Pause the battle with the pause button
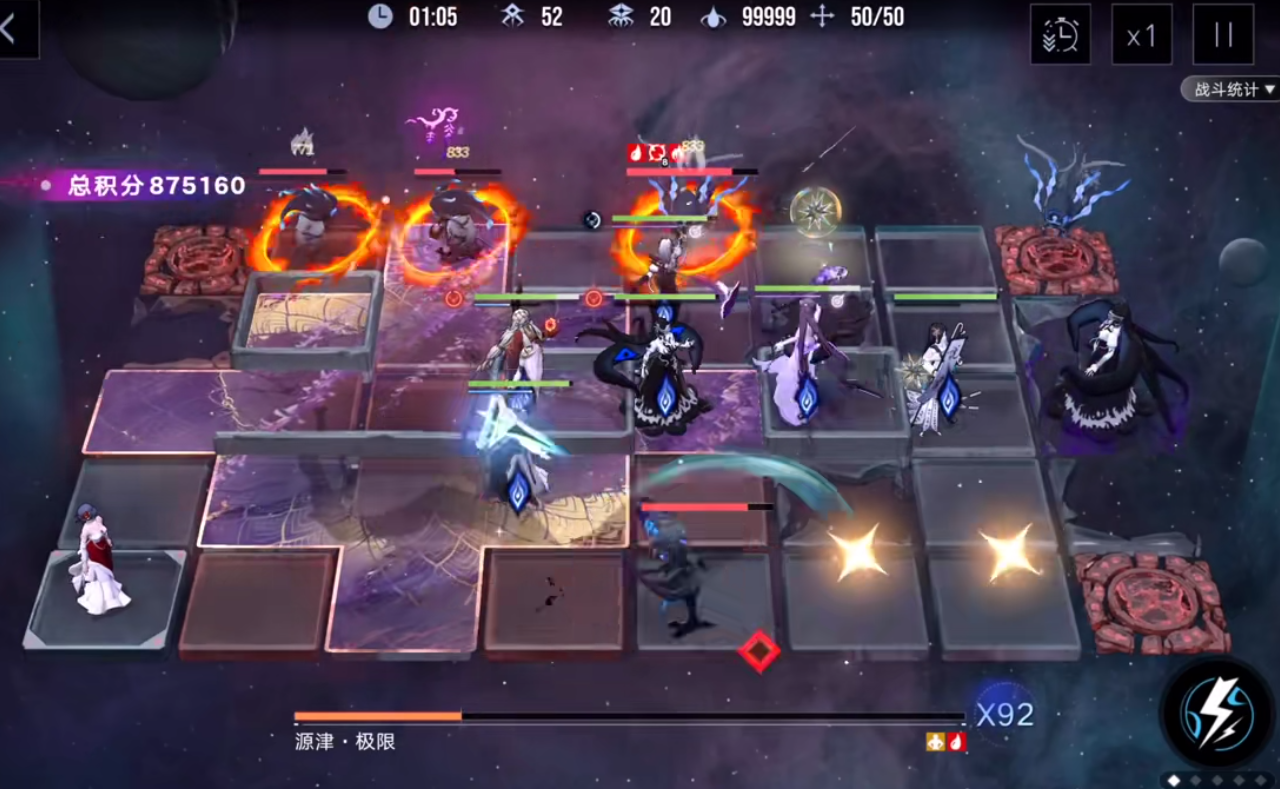1280x789 pixels. 1222,34
